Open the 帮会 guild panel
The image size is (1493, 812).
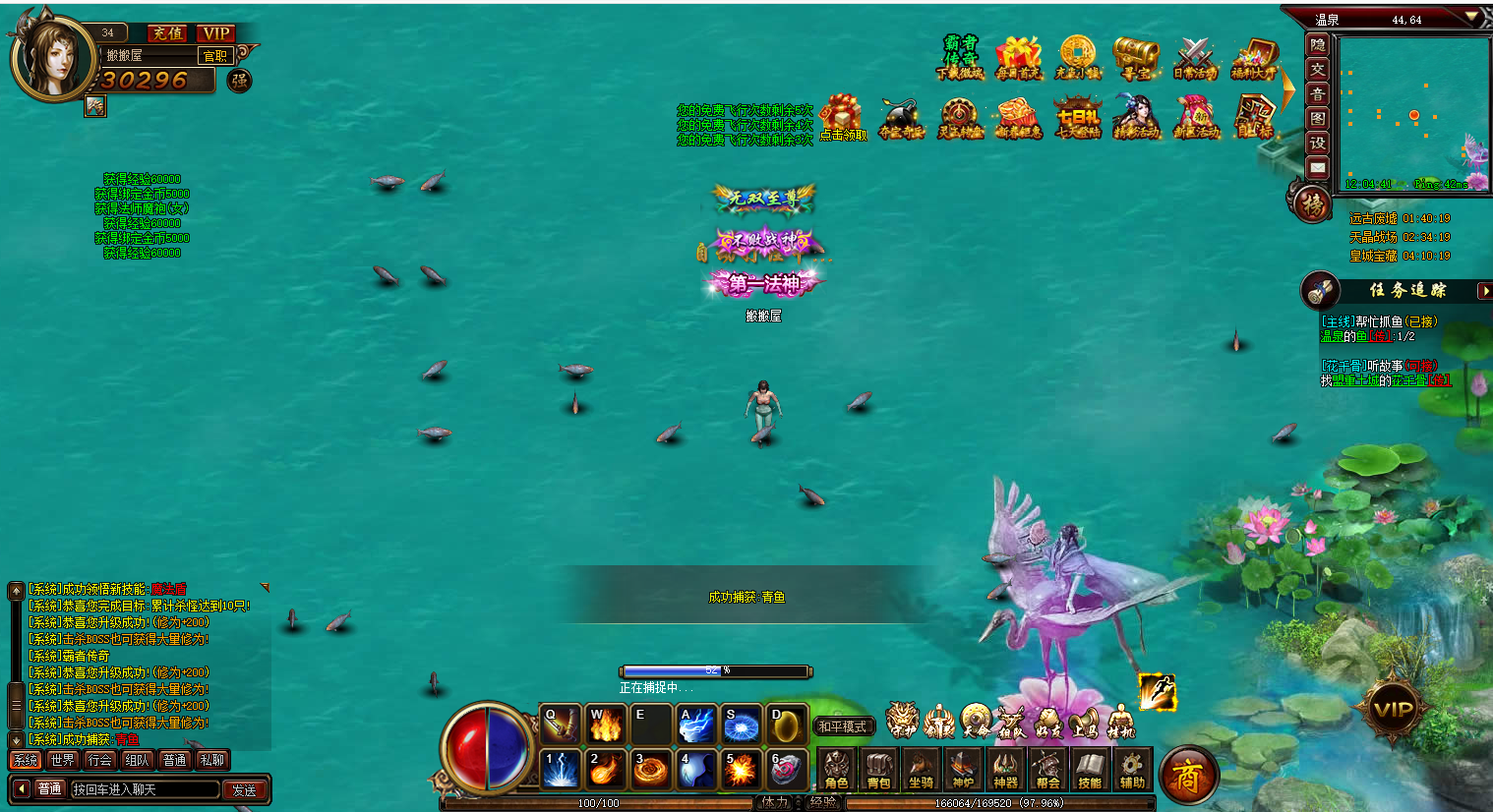[1047, 769]
